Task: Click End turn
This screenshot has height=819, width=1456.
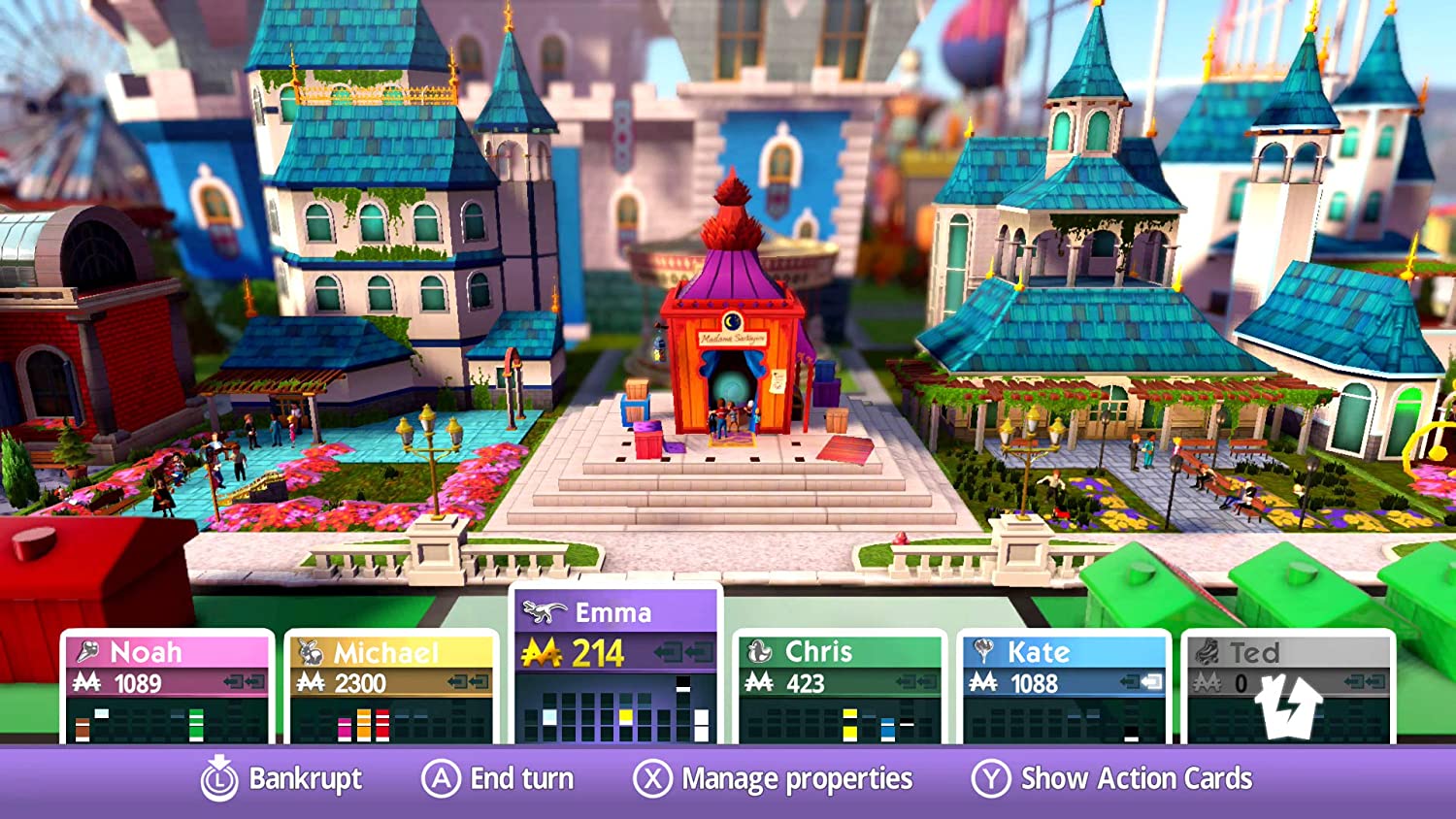Action: click(x=498, y=779)
